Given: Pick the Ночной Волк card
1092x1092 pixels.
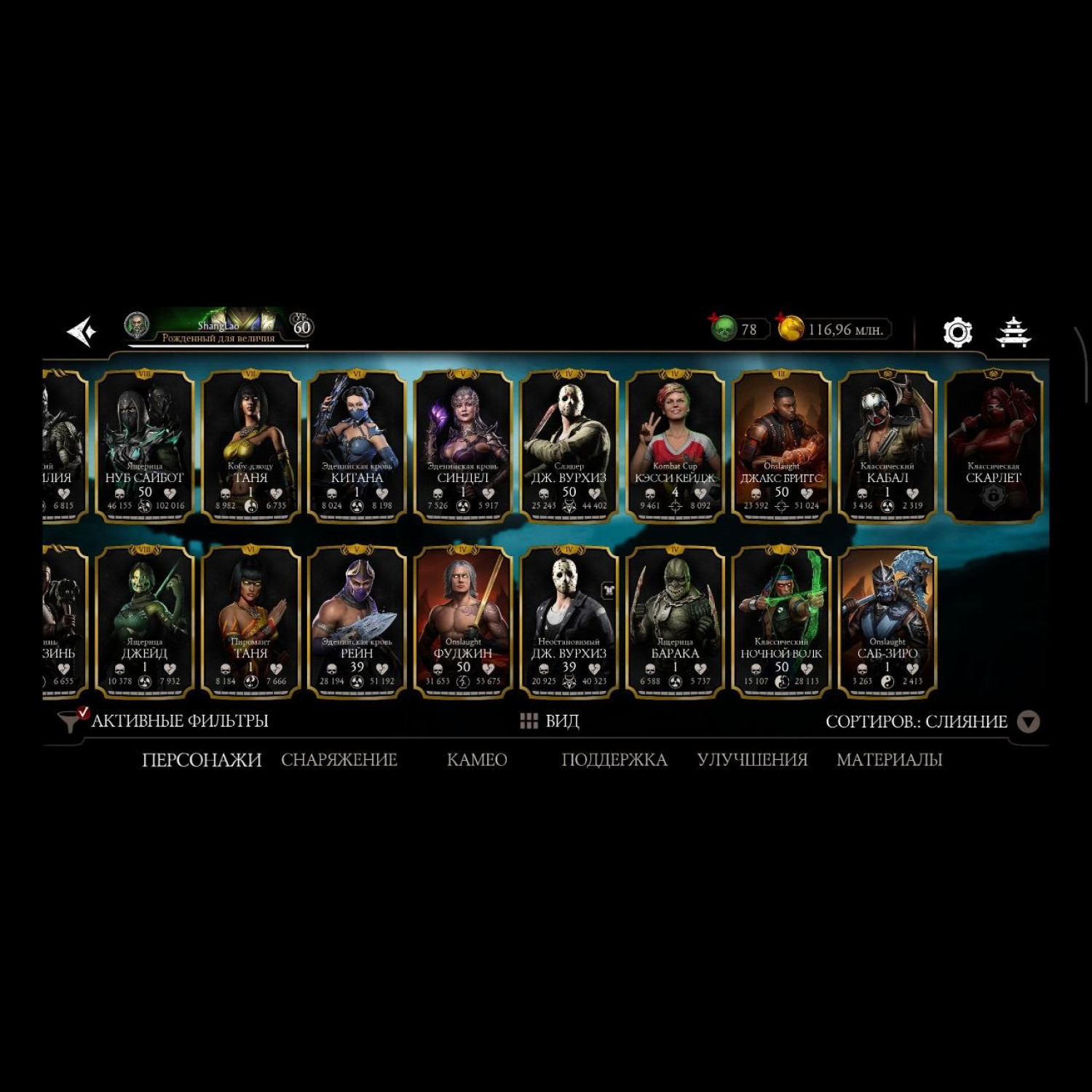Looking at the screenshot, I should tap(781, 622).
